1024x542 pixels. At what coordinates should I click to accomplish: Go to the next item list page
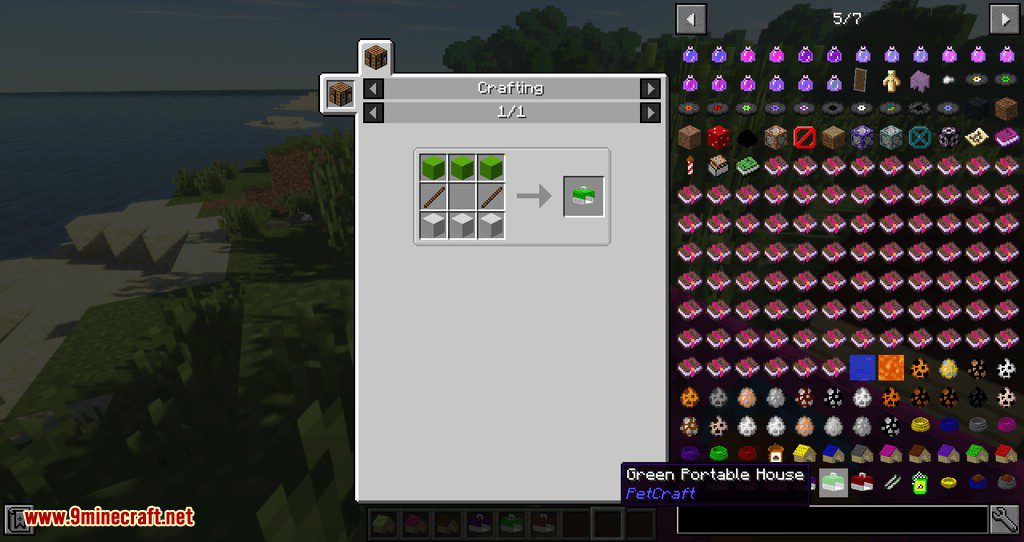coord(1004,18)
